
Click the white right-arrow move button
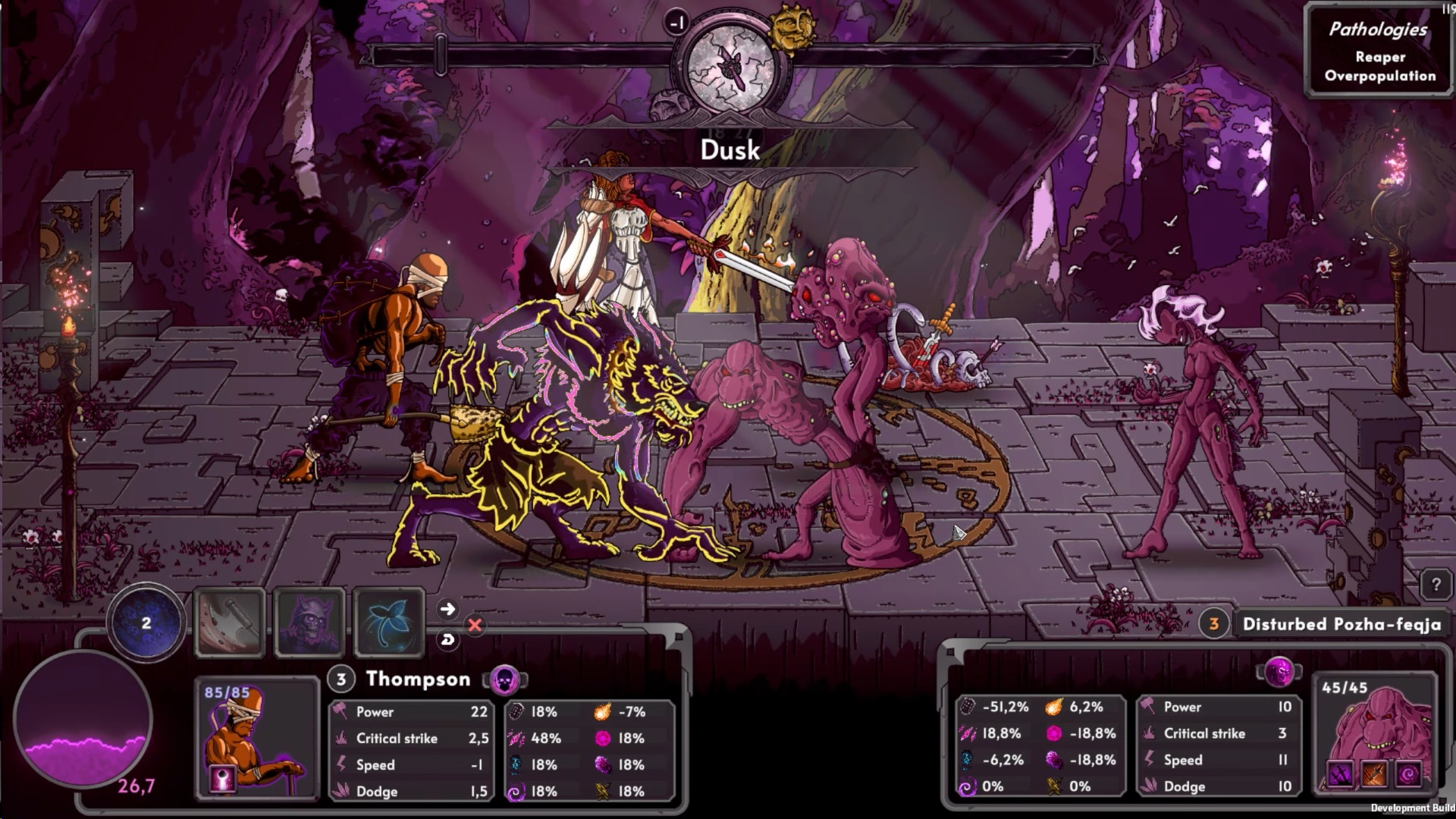[447, 609]
